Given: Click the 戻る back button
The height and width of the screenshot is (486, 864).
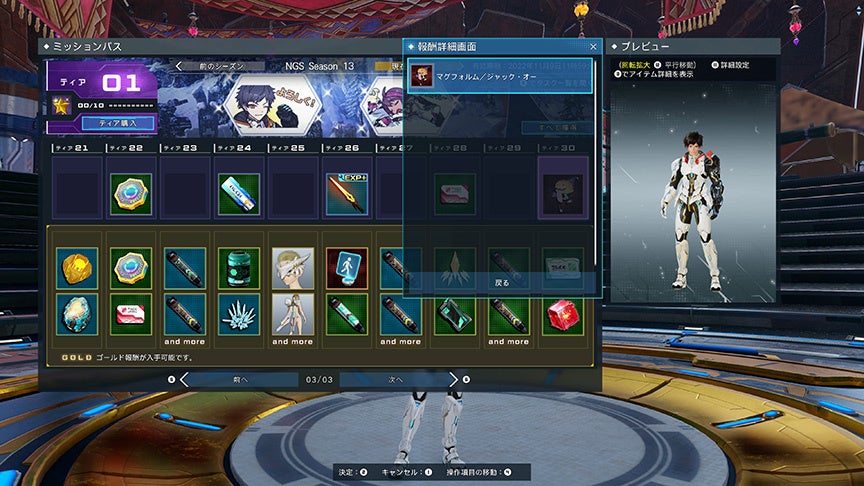Looking at the screenshot, I should pyautogui.click(x=501, y=283).
